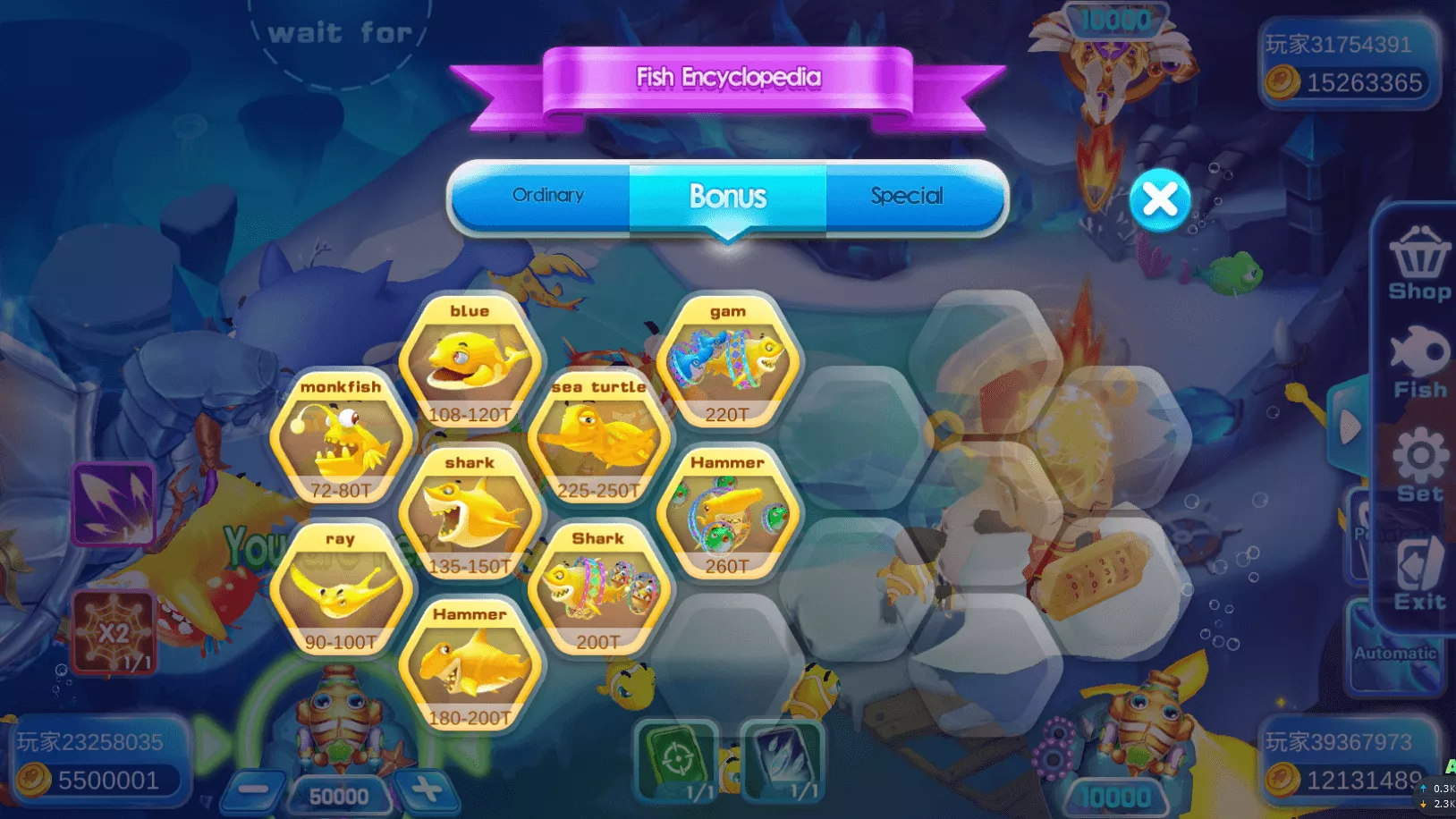Click the Hammer 180-200T tile
The height and width of the screenshot is (819, 1456).
(470, 667)
